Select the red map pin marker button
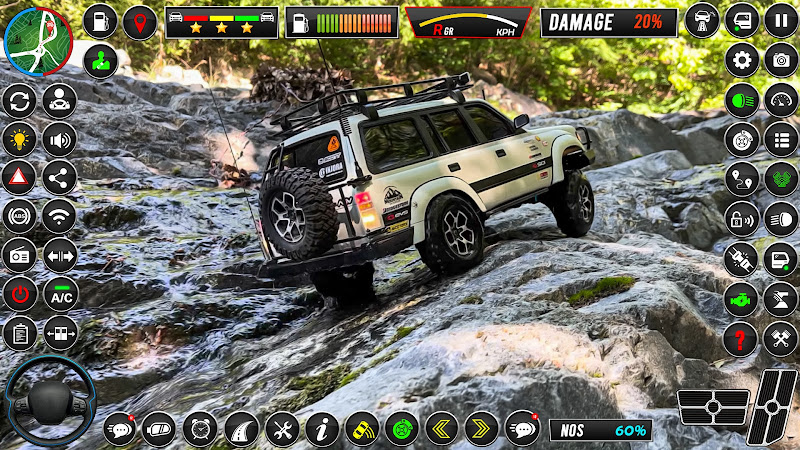 (140, 21)
